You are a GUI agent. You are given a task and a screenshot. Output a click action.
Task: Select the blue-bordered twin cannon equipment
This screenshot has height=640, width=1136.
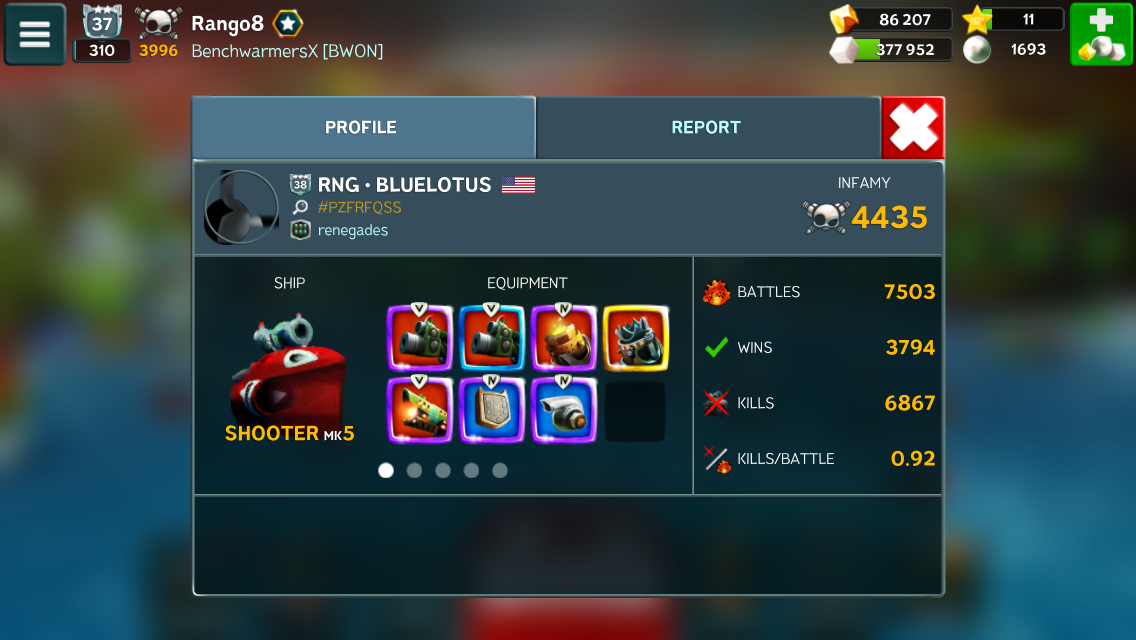491,338
